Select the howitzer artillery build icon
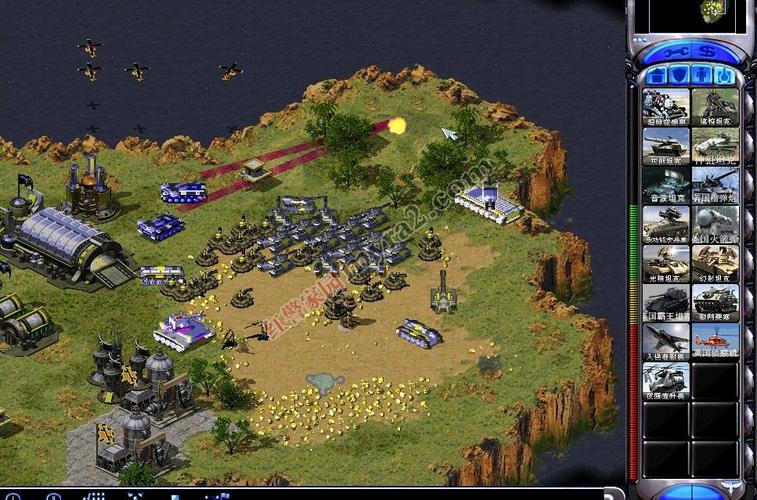Viewport: 757px width, 500px height. 715,185
